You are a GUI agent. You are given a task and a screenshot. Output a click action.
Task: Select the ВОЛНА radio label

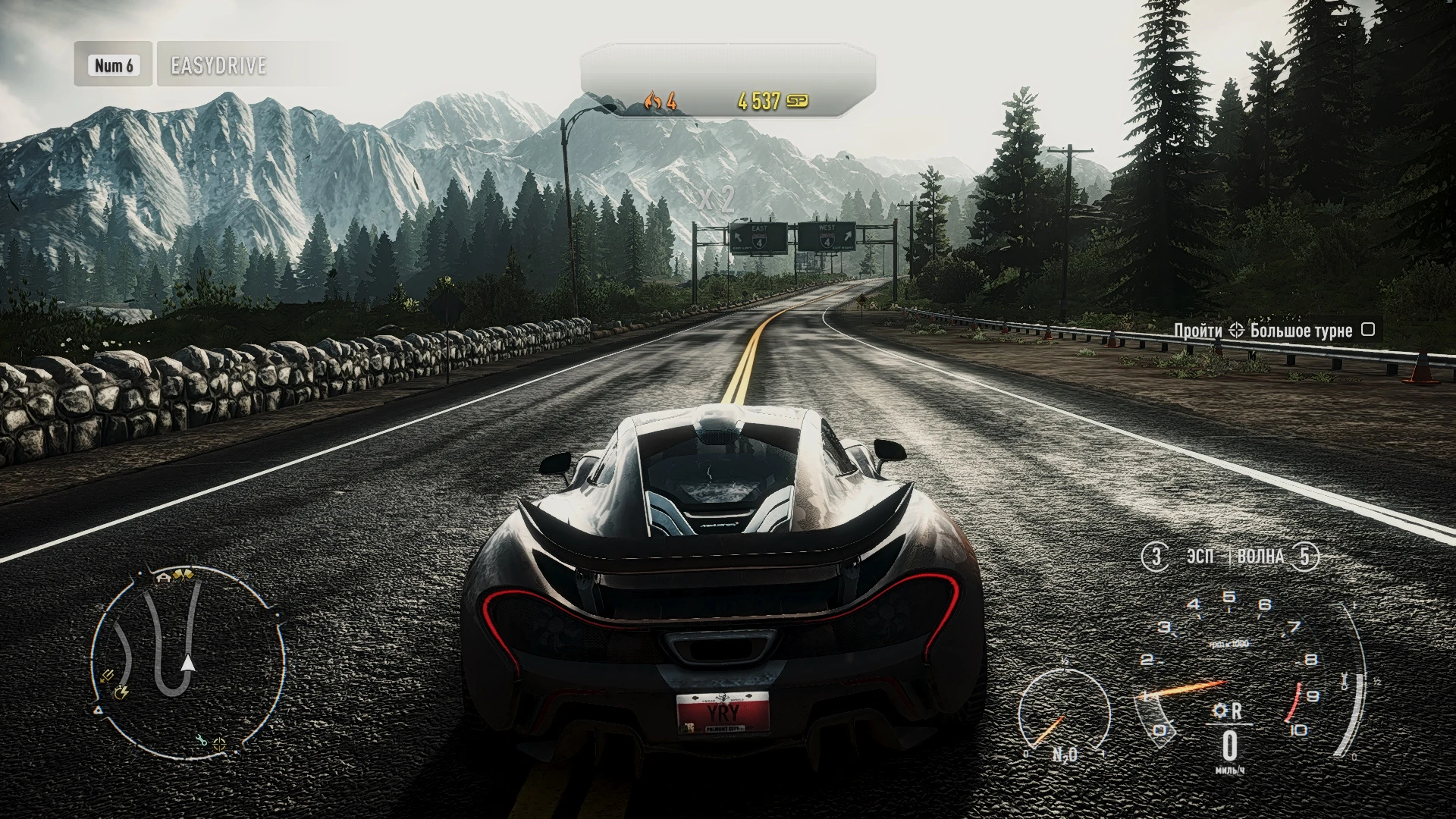[1259, 556]
